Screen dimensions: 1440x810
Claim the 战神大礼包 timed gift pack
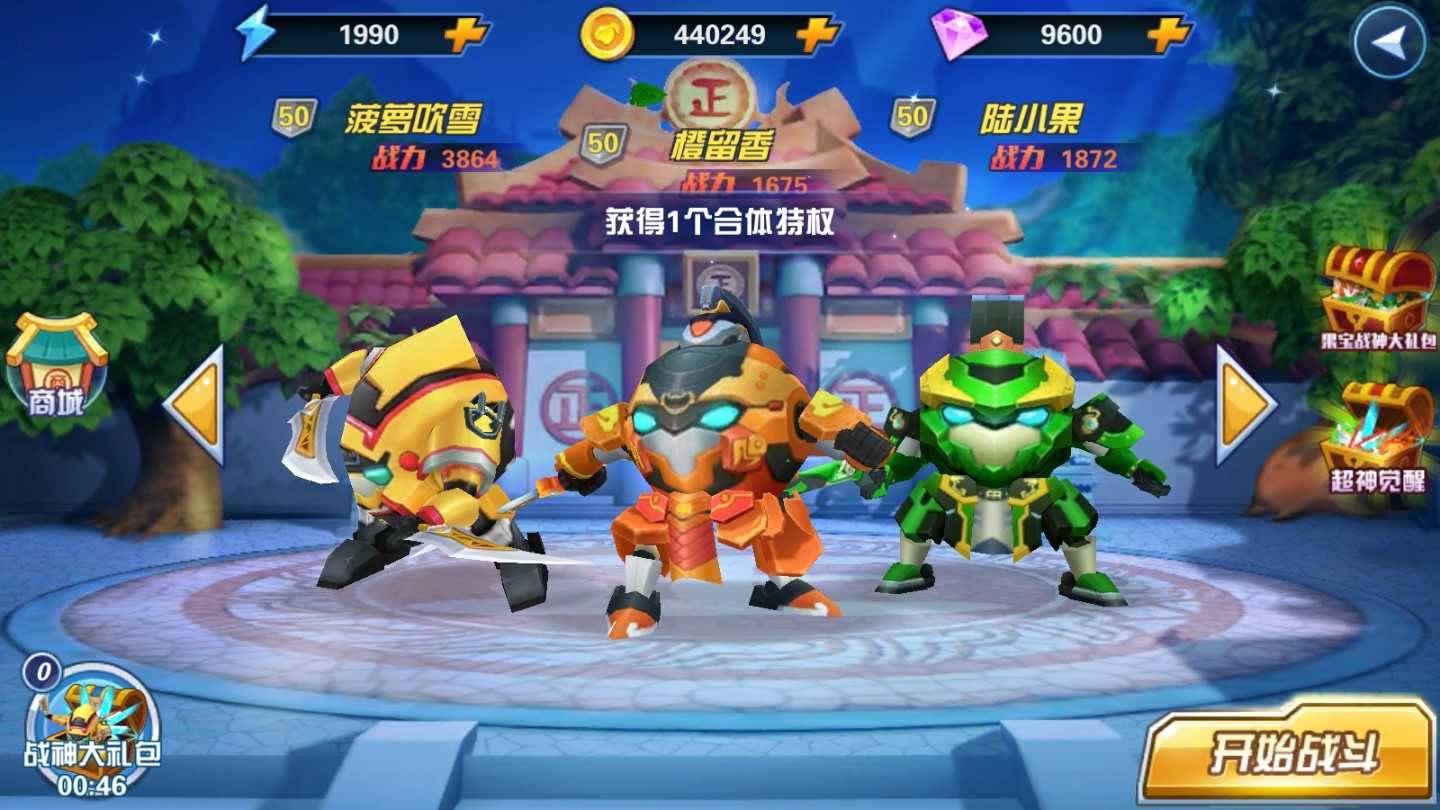[x=92, y=727]
